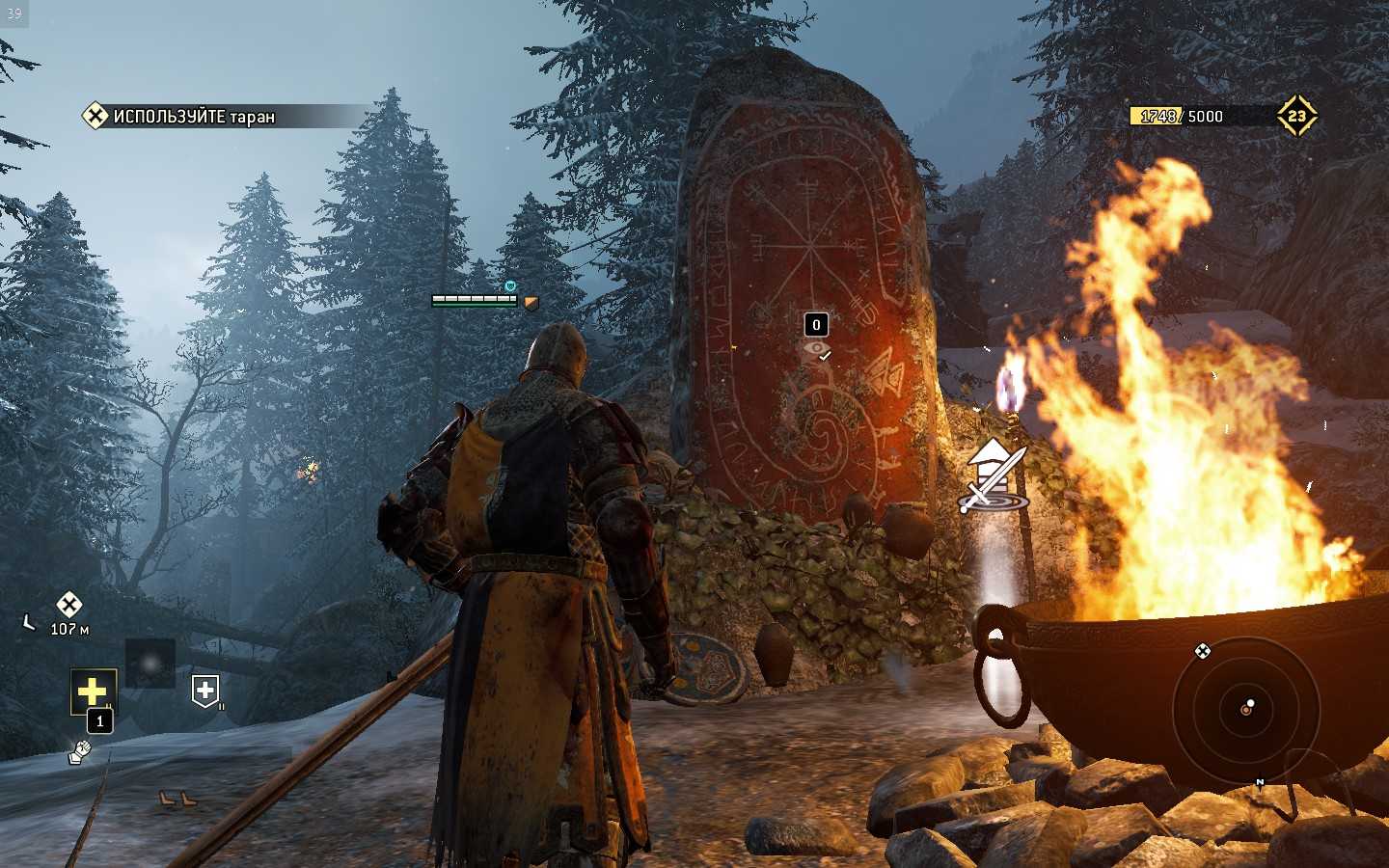
Task: Click the gauntlet fist icon
Action: tap(79, 750)
